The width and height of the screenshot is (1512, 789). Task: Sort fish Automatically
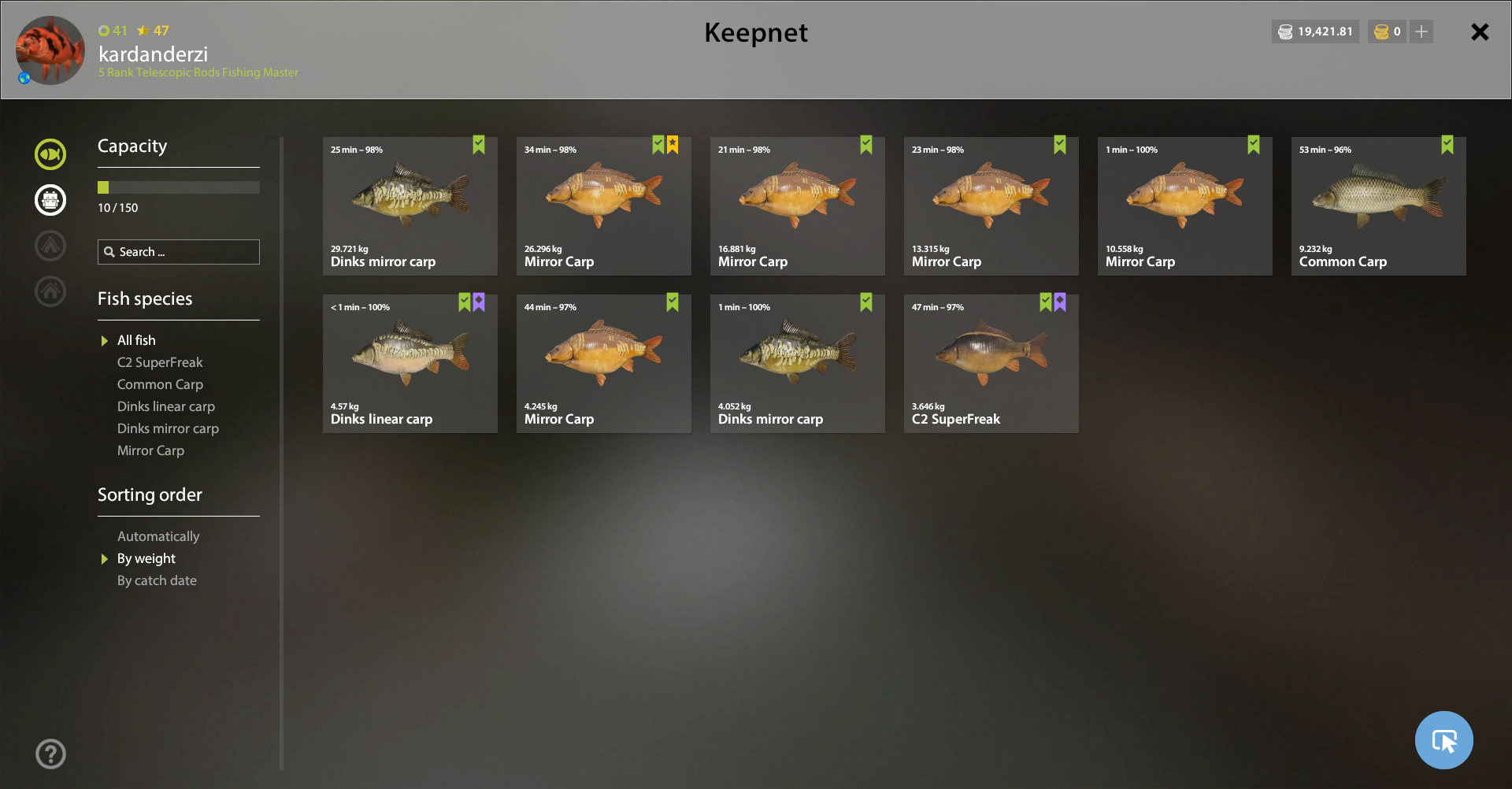point(158,536)
